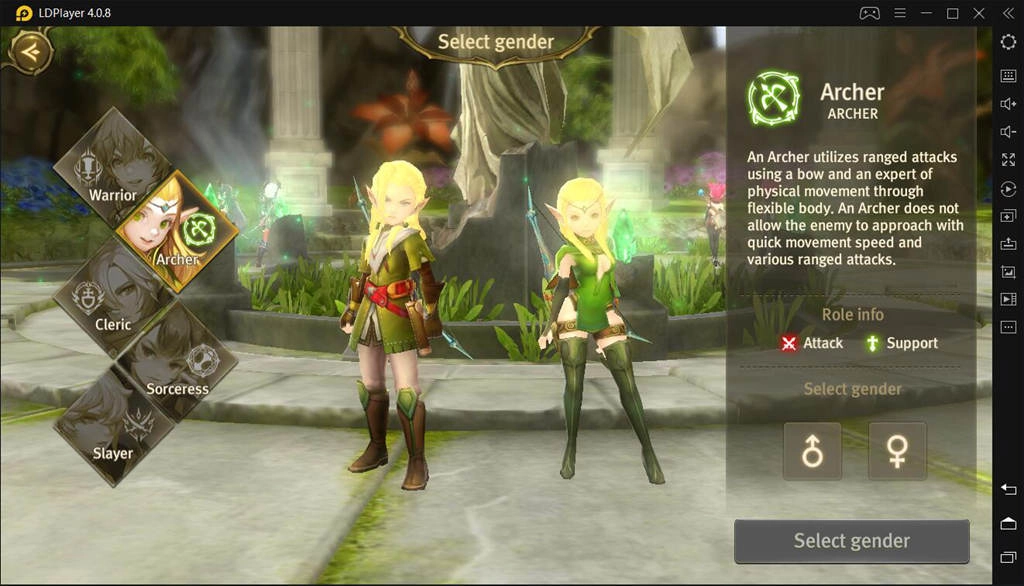Choose the female gender symbol button
Image resolution: width=1024 pixels, height=586 pixels.
pos(897,451)
